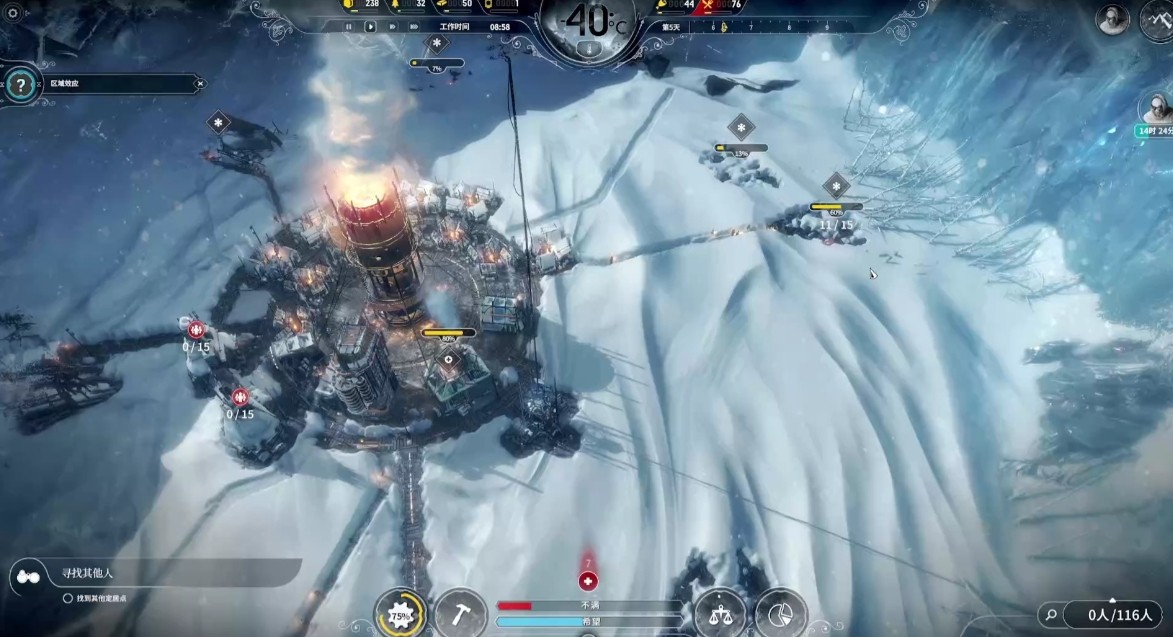Switch to triple fast-forward speed
The image size is (1173, 637).
415,27
